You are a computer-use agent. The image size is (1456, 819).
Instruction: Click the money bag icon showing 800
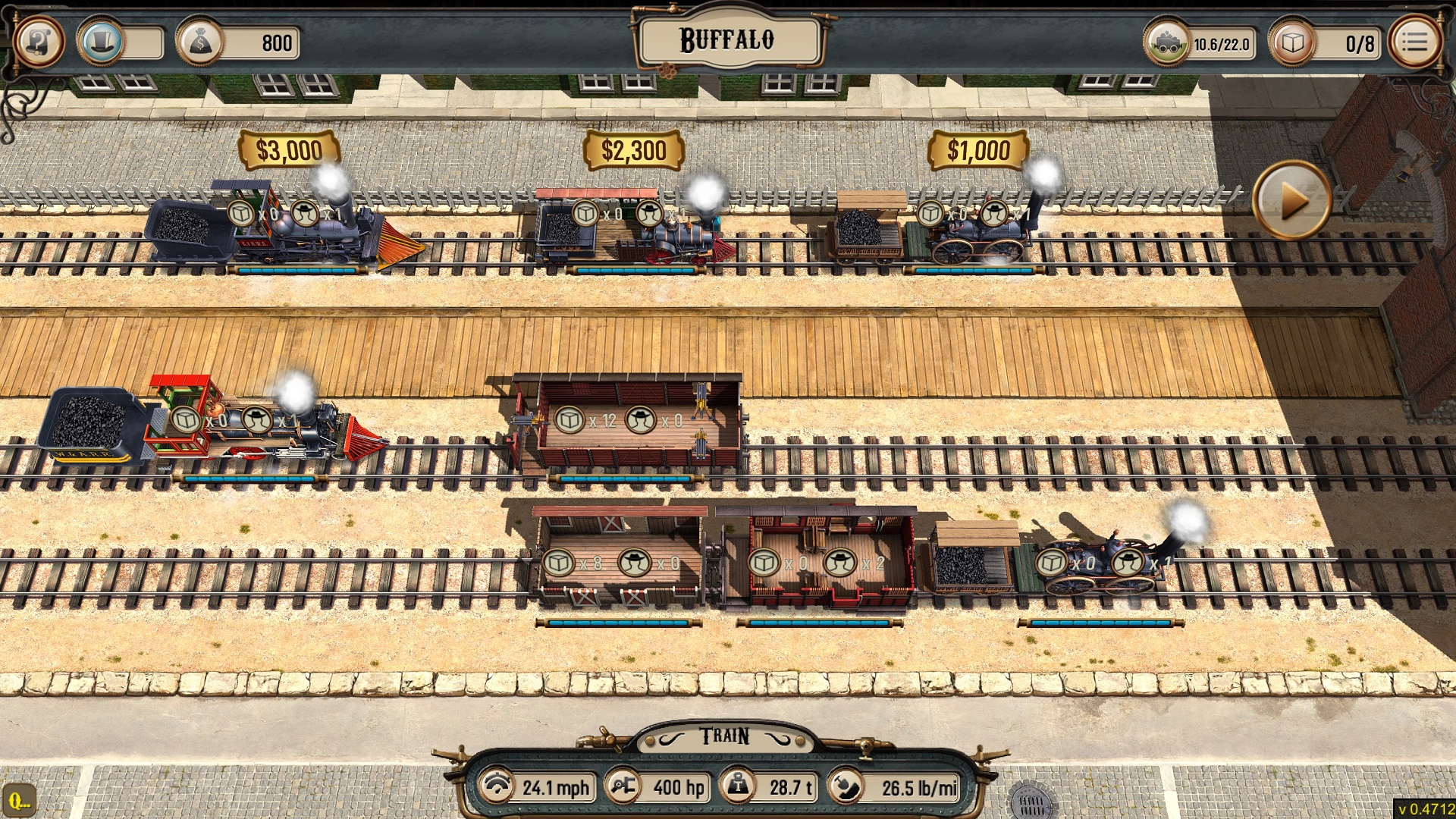click(x=199, y=42)
